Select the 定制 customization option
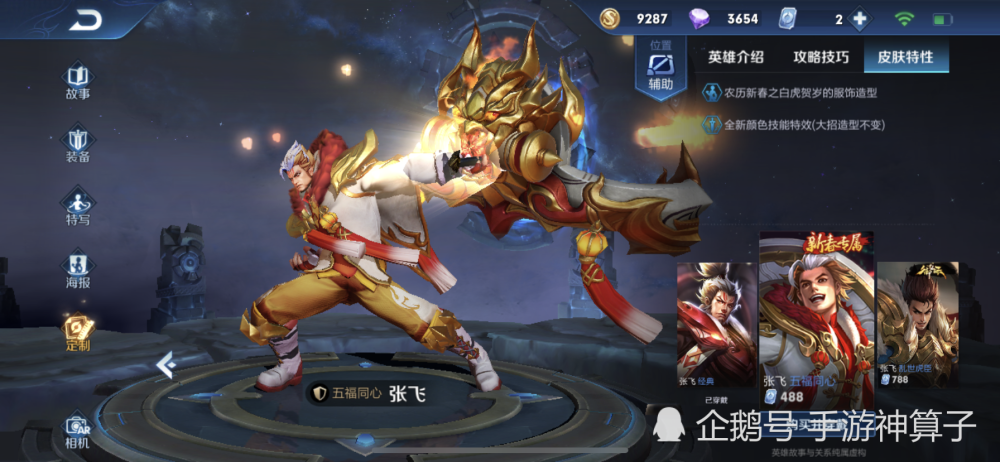This screenshot has width=1000, height=462. click(x=78, y=333)
